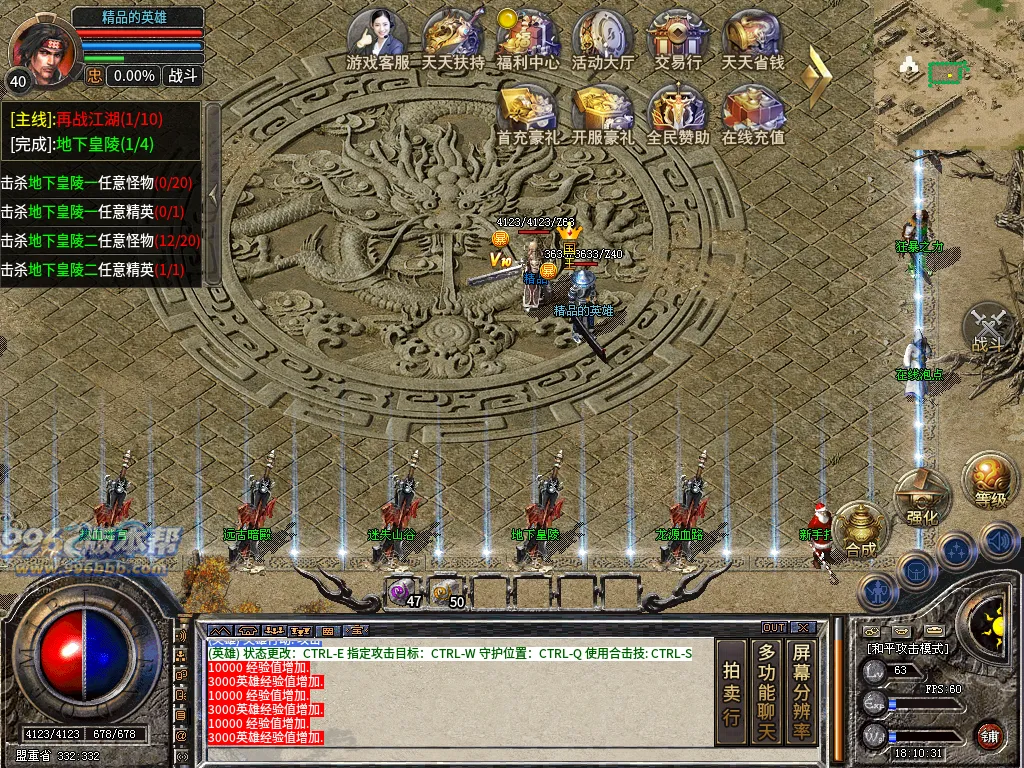Open the 天天扶持 daily support menu
The image size is (1024, 768).
click(453, 38)
